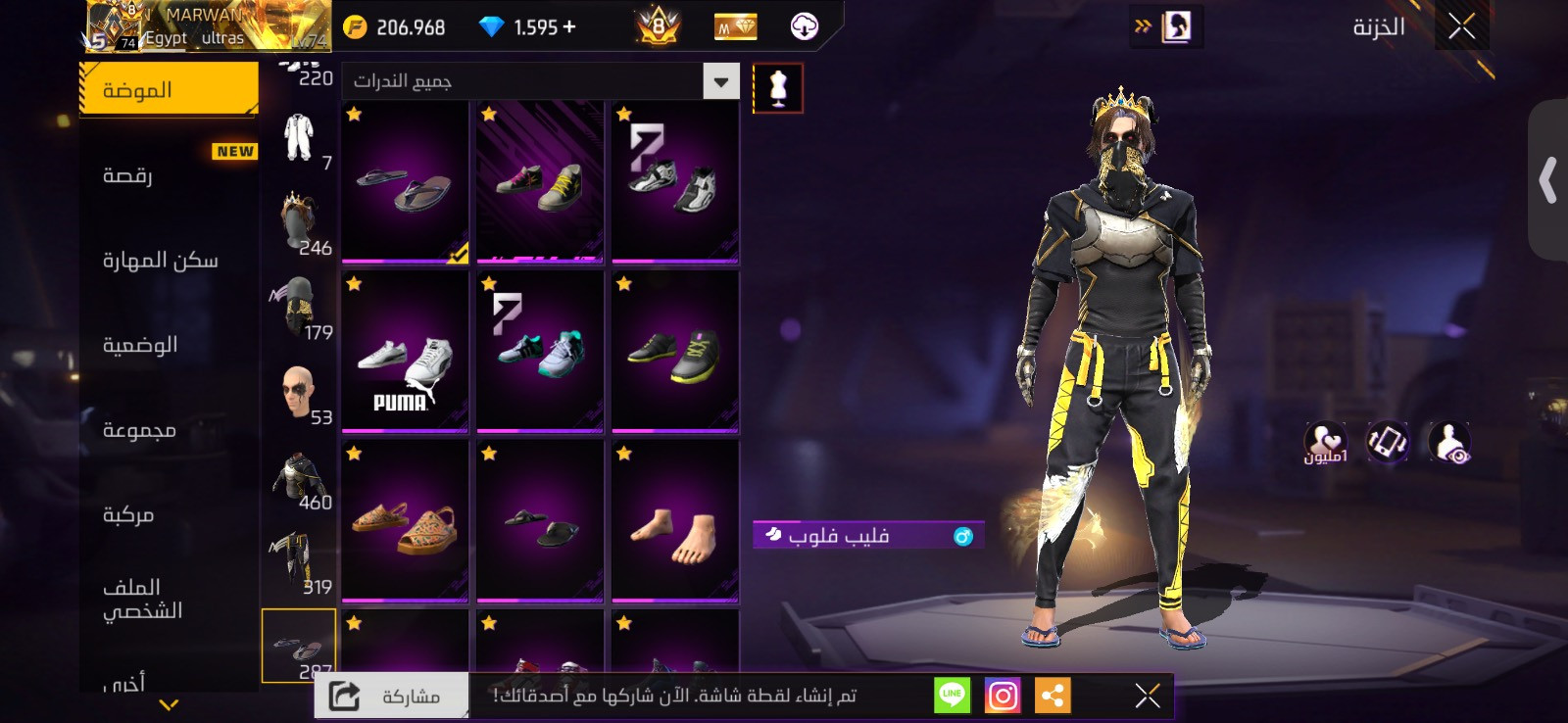Add diamonds with the plus button
The height and width of the screenshot is (723, 1568).
pos(569,27)
